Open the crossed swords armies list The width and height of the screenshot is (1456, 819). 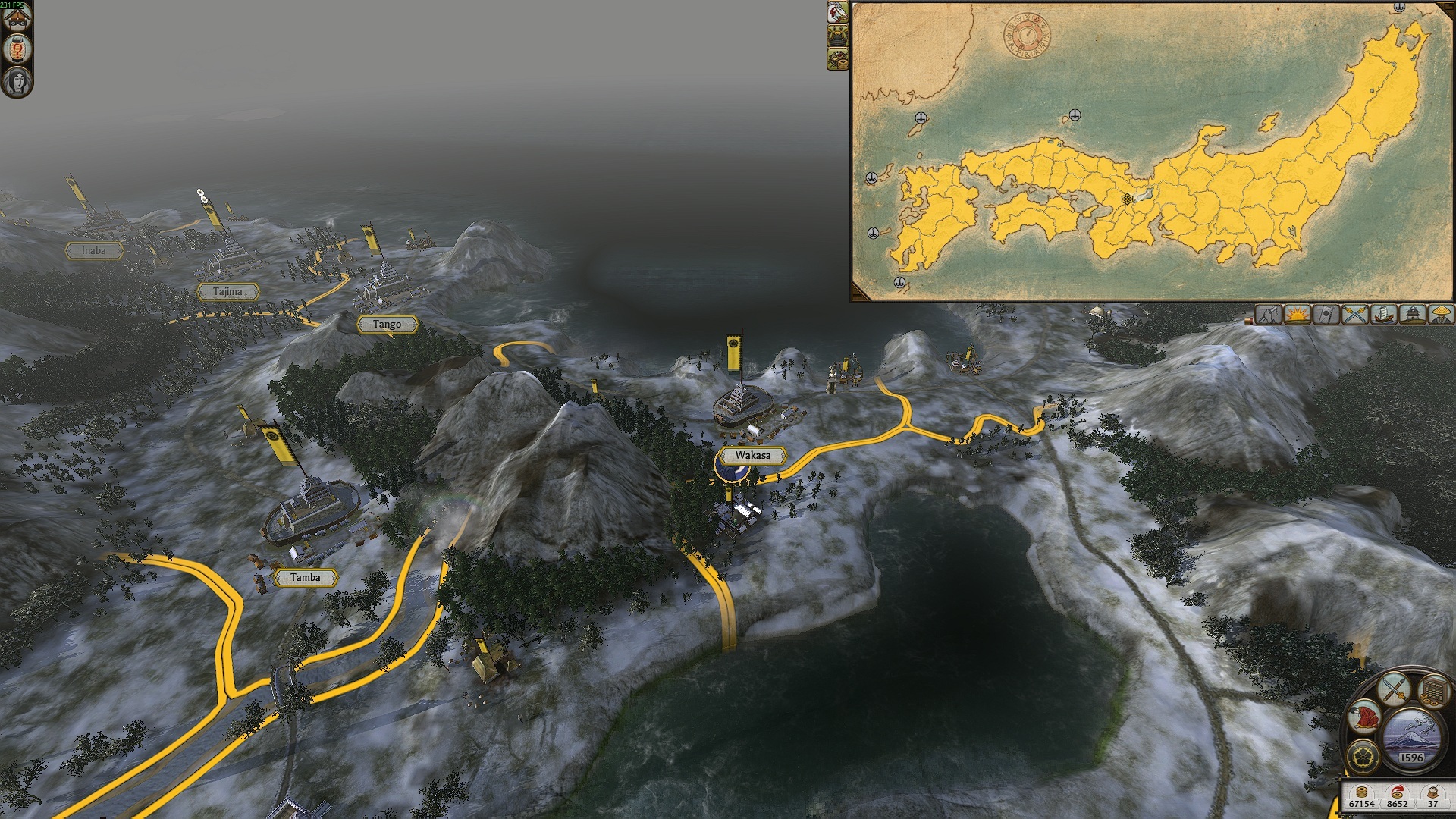tap(1354, 314)
